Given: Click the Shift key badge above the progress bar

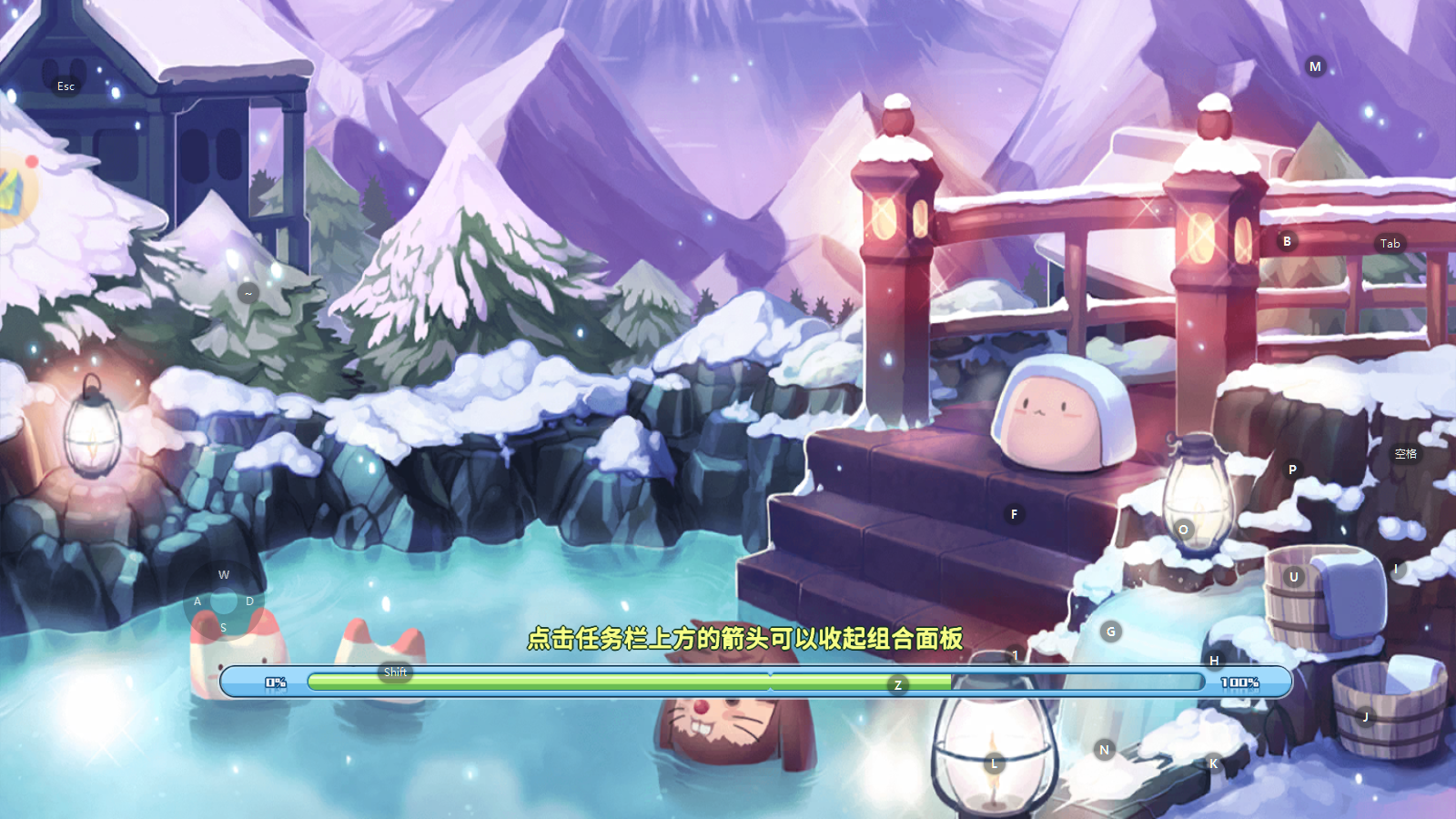Looking at the screenshot, I should (395, 671).
